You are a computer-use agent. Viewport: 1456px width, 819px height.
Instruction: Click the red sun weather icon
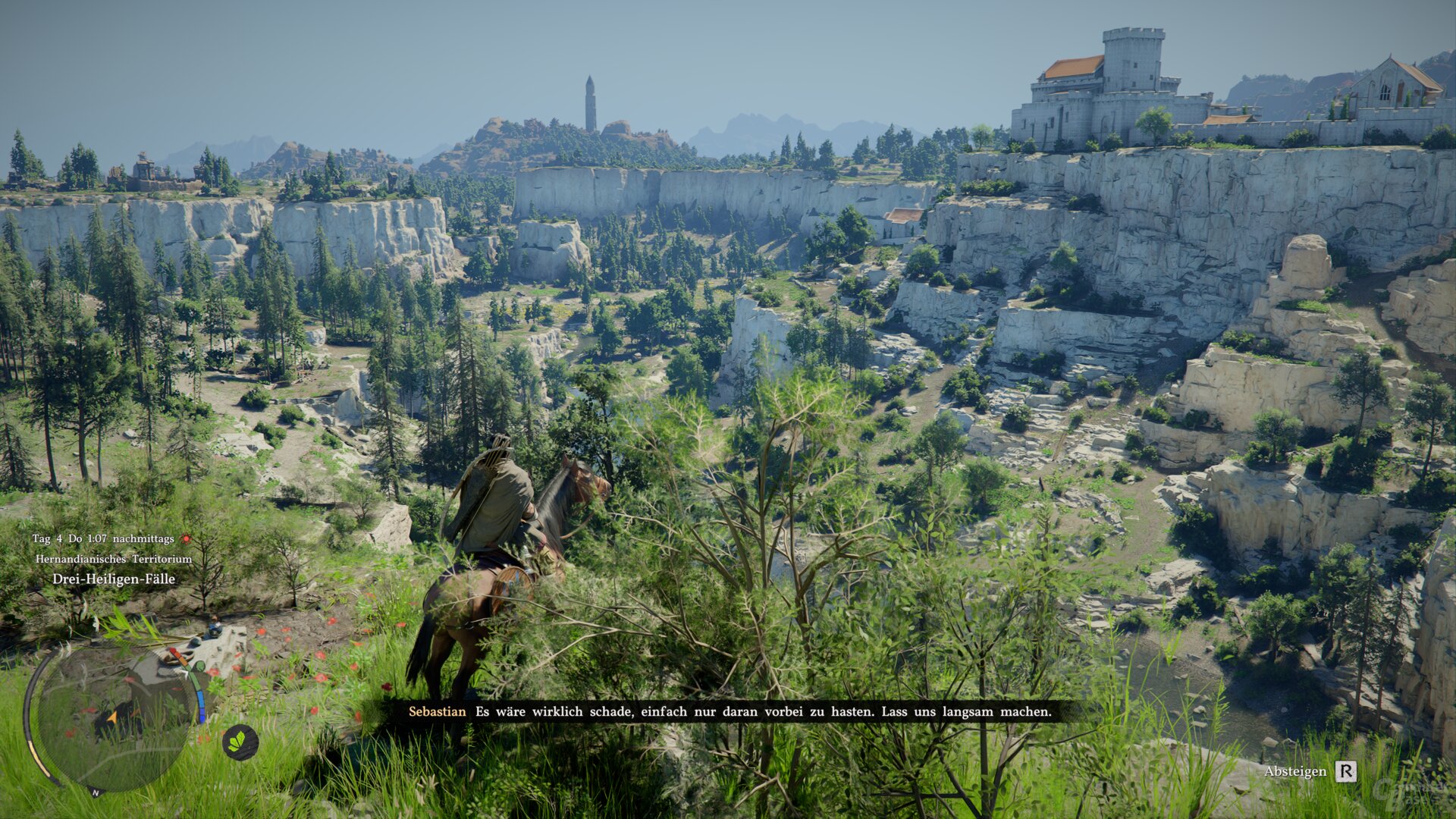click(x=185, y=539)
